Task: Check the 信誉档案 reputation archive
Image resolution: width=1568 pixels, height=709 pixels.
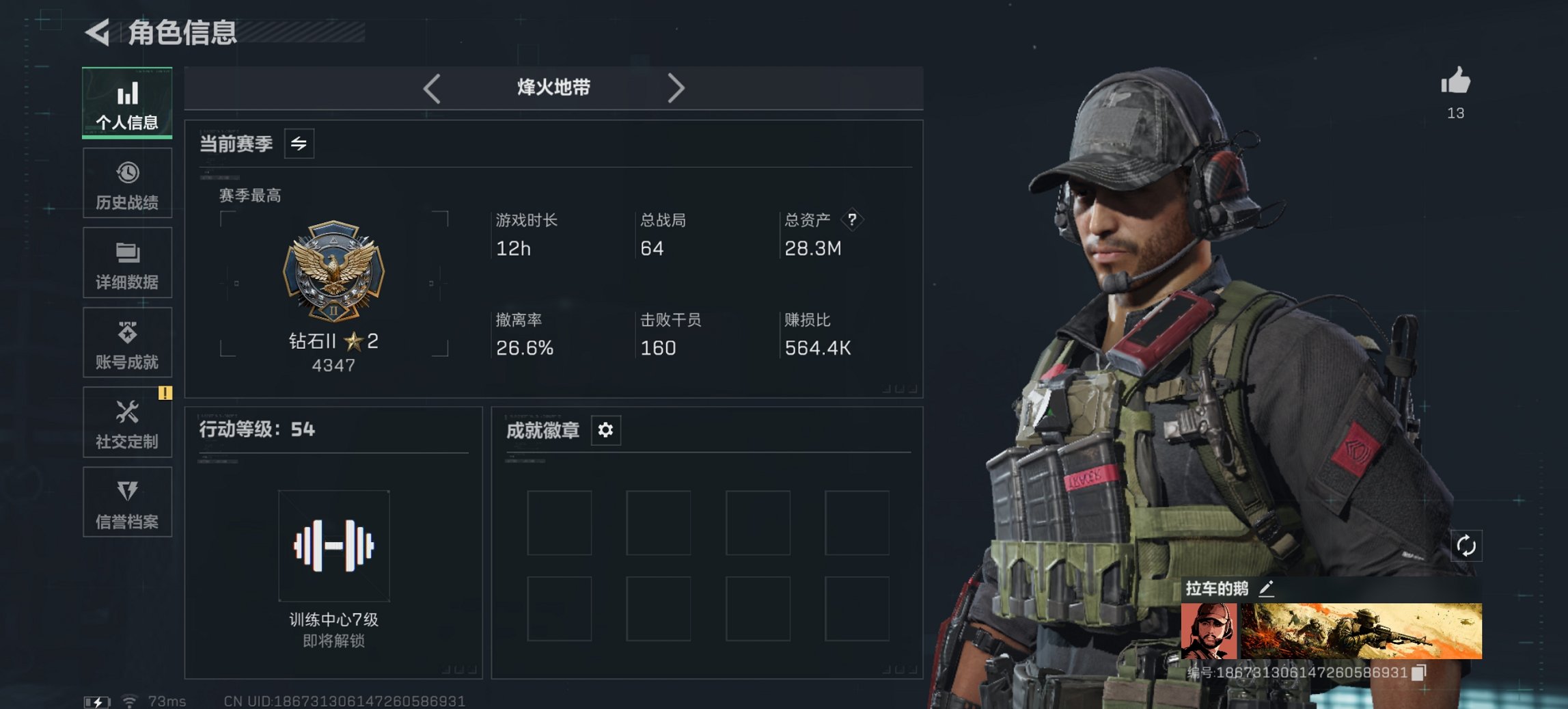Action: point(127,503)
